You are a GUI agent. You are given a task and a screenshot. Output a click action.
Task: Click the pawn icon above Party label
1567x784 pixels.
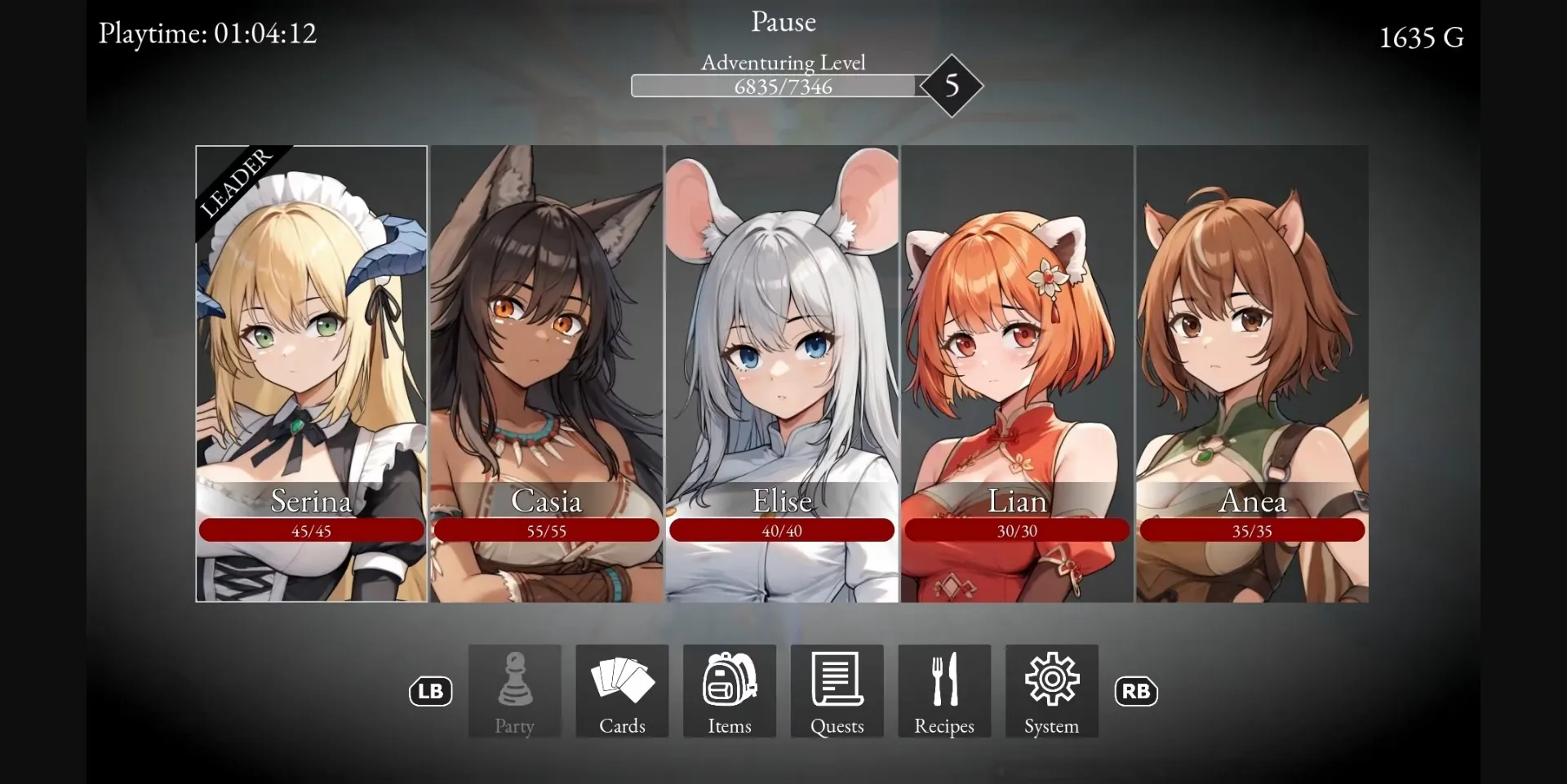(513, 679)
